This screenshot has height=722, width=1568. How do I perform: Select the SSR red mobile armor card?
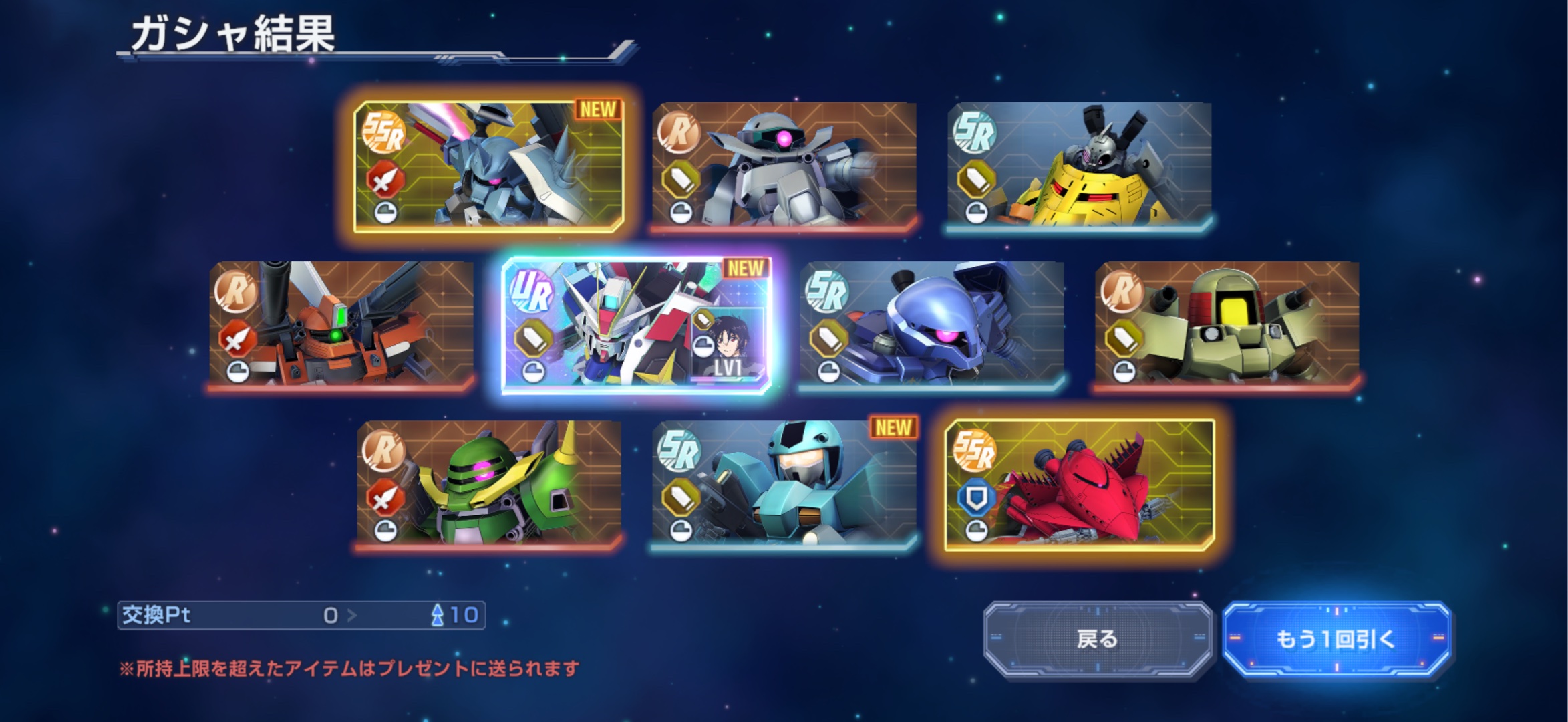pos(1079,485)
